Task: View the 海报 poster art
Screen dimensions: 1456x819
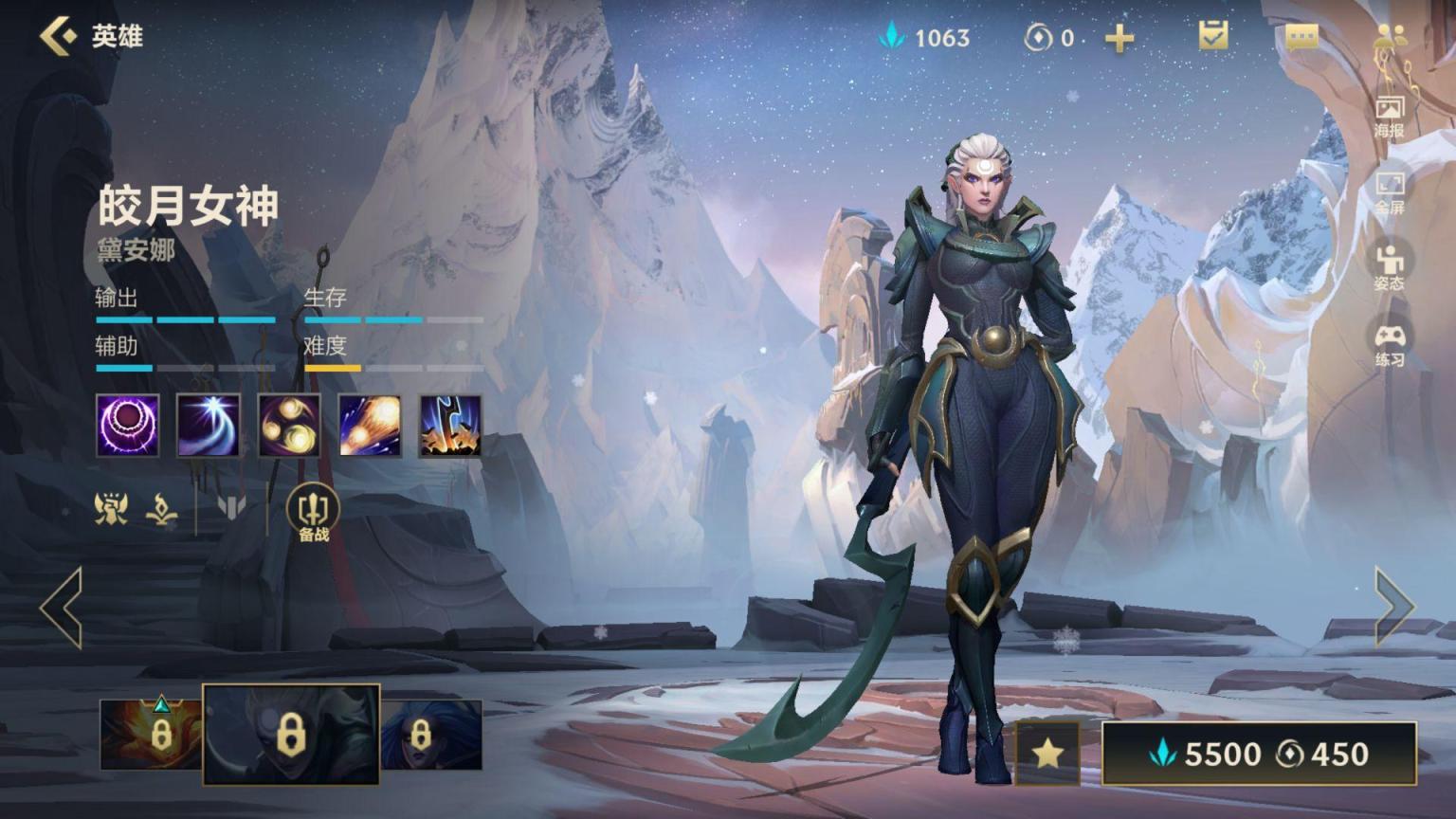Action: coord(1390,116)
